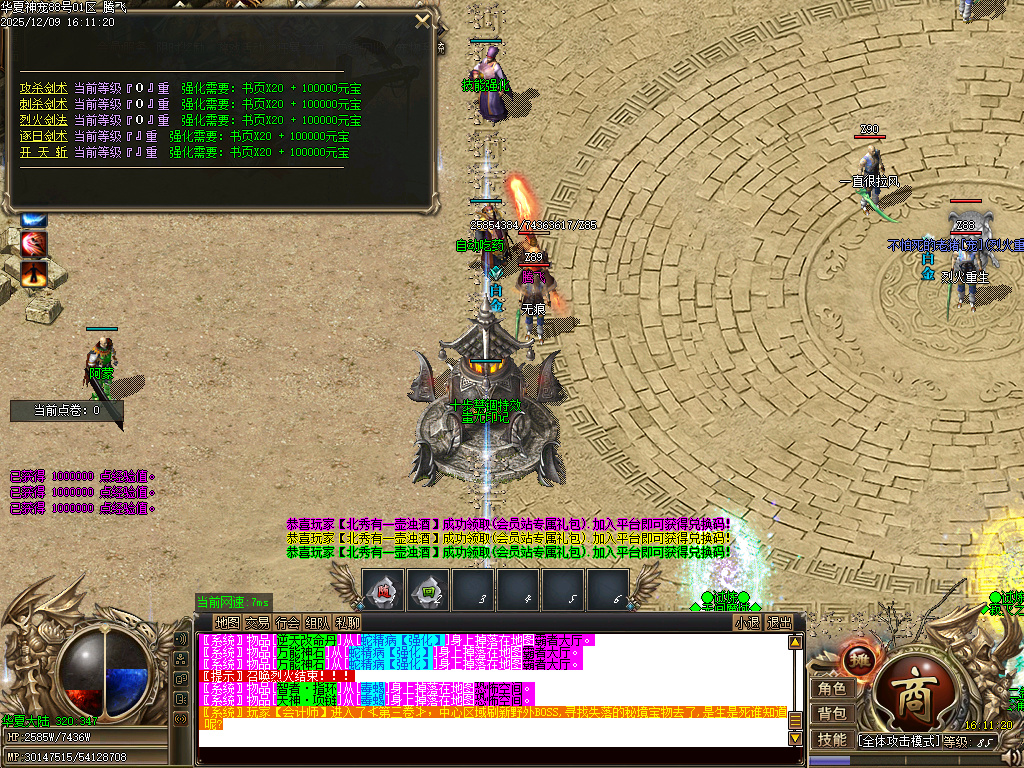Choose the 烈火剑法 enhancement link

[x=43, y=120]
